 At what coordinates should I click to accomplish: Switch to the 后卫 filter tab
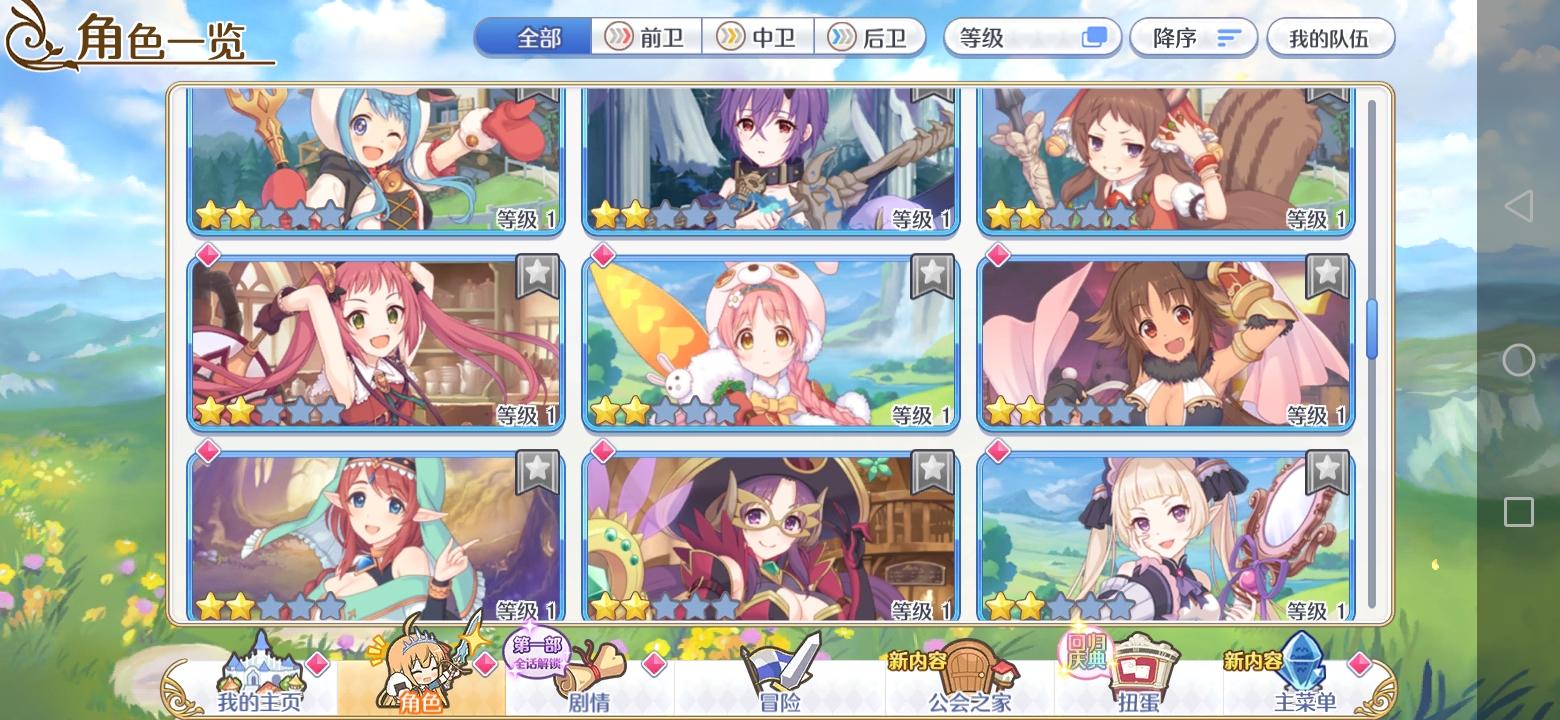868,37
